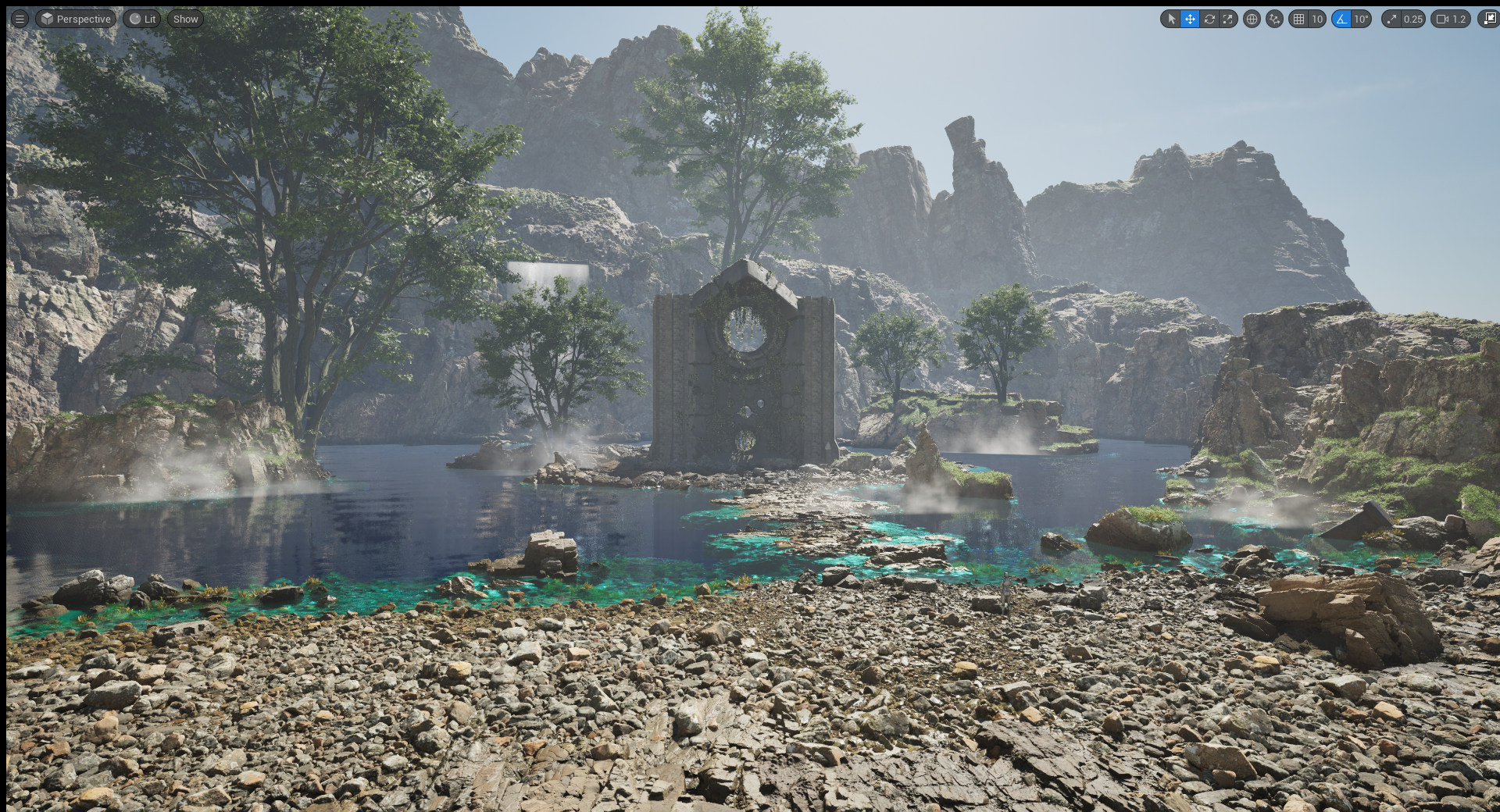Open the viewport options hamburger menu
Viewport: 1500px width, 812px height.
tap(20, 19)
